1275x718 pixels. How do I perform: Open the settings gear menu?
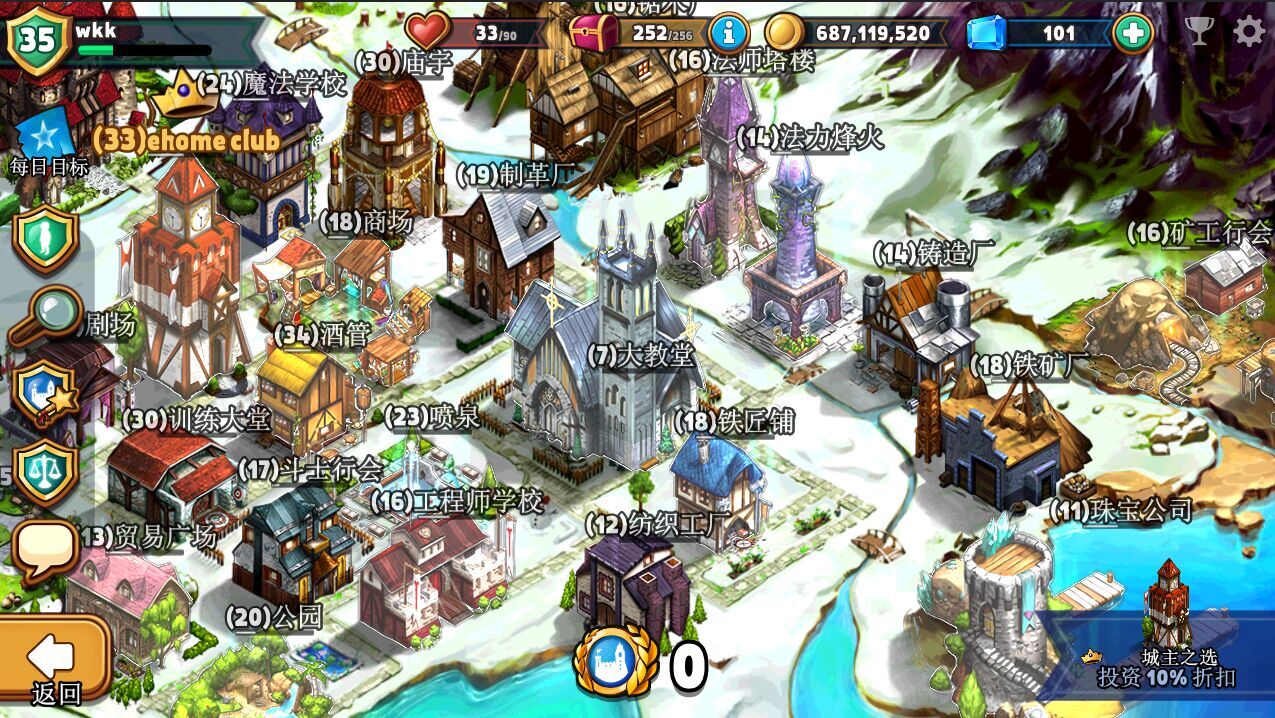[x=1249, y=32]
